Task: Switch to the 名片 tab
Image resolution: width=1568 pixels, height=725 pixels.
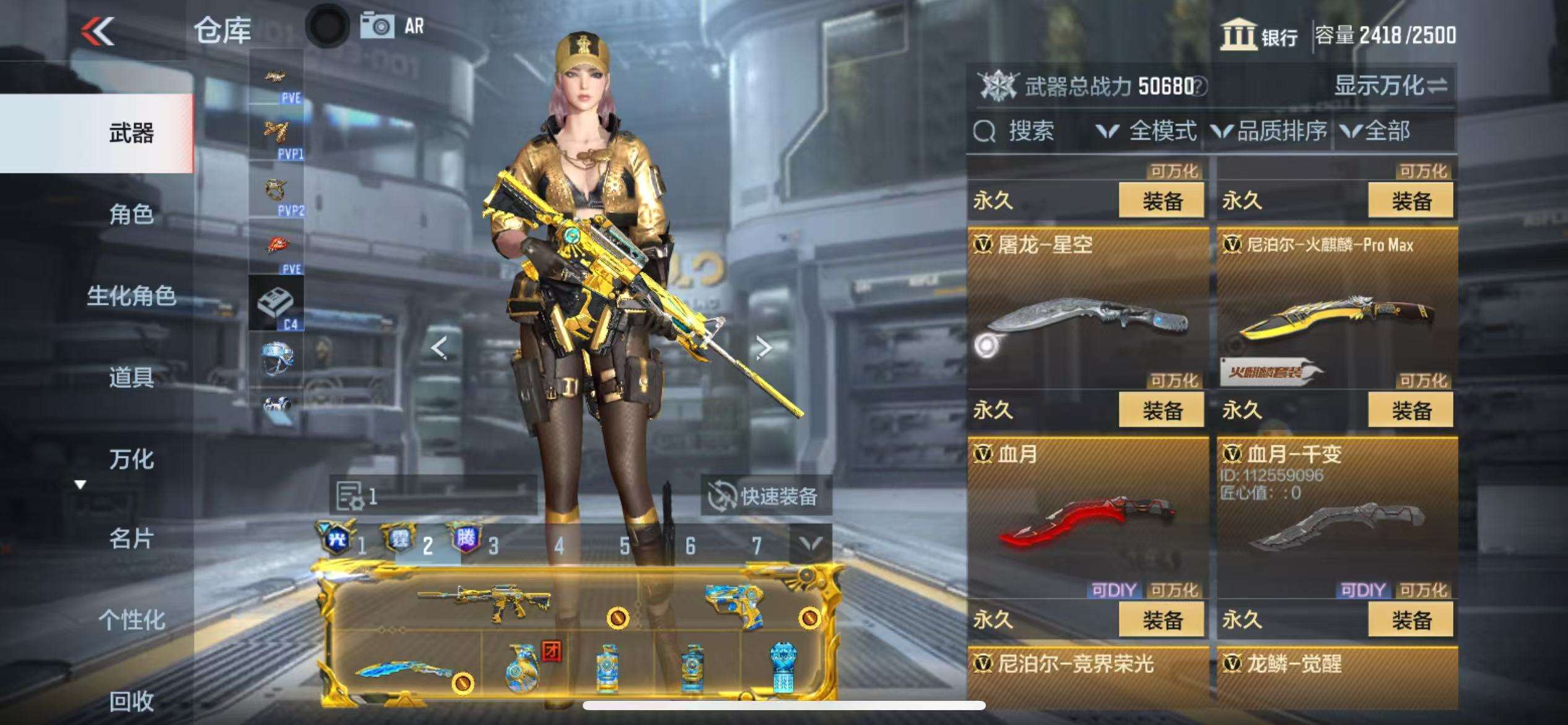Action: pyautogui.click(x=131, y=538)
